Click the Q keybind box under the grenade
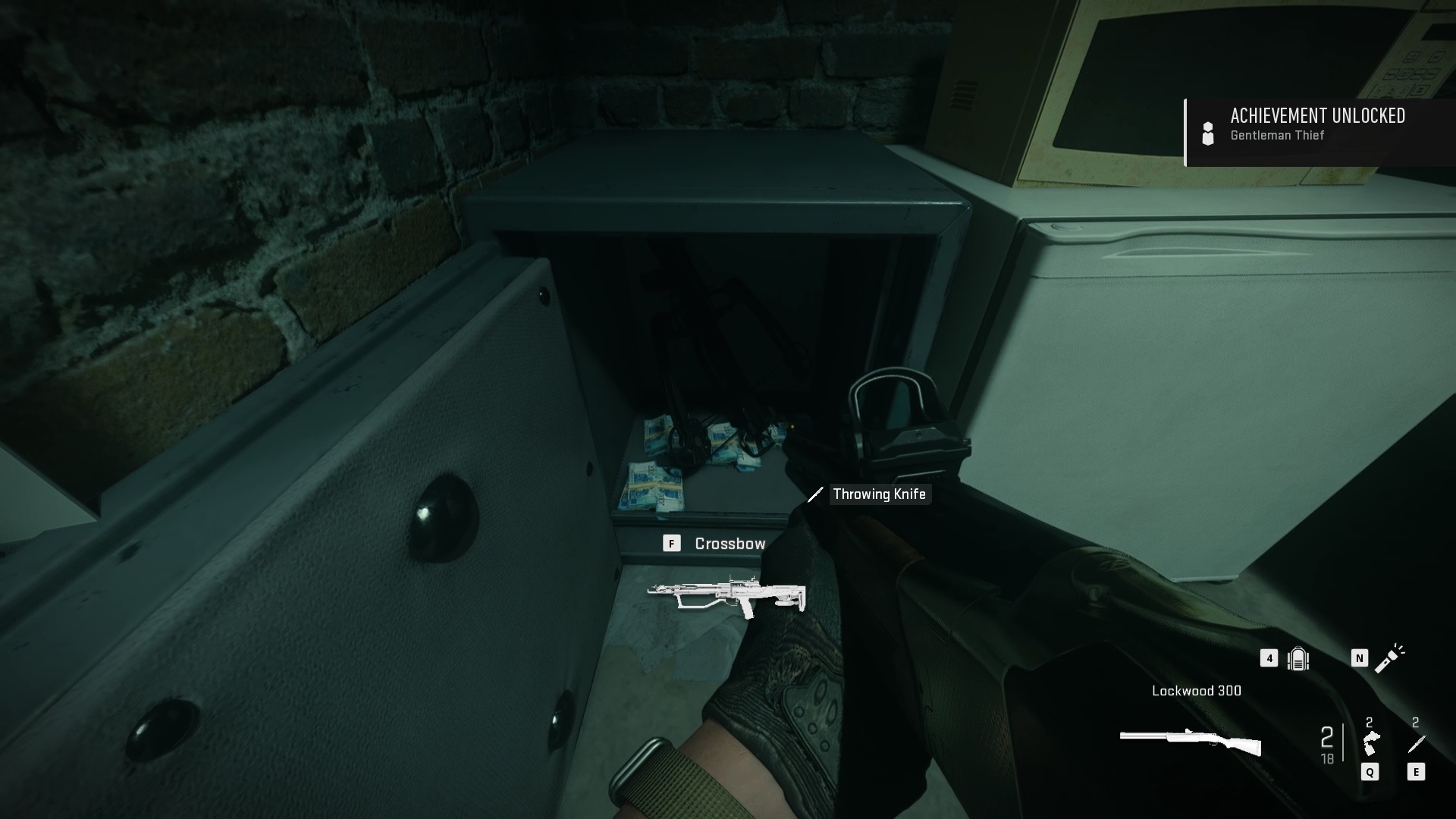This screenshot has width=1456, height=819. [1370, 772]
